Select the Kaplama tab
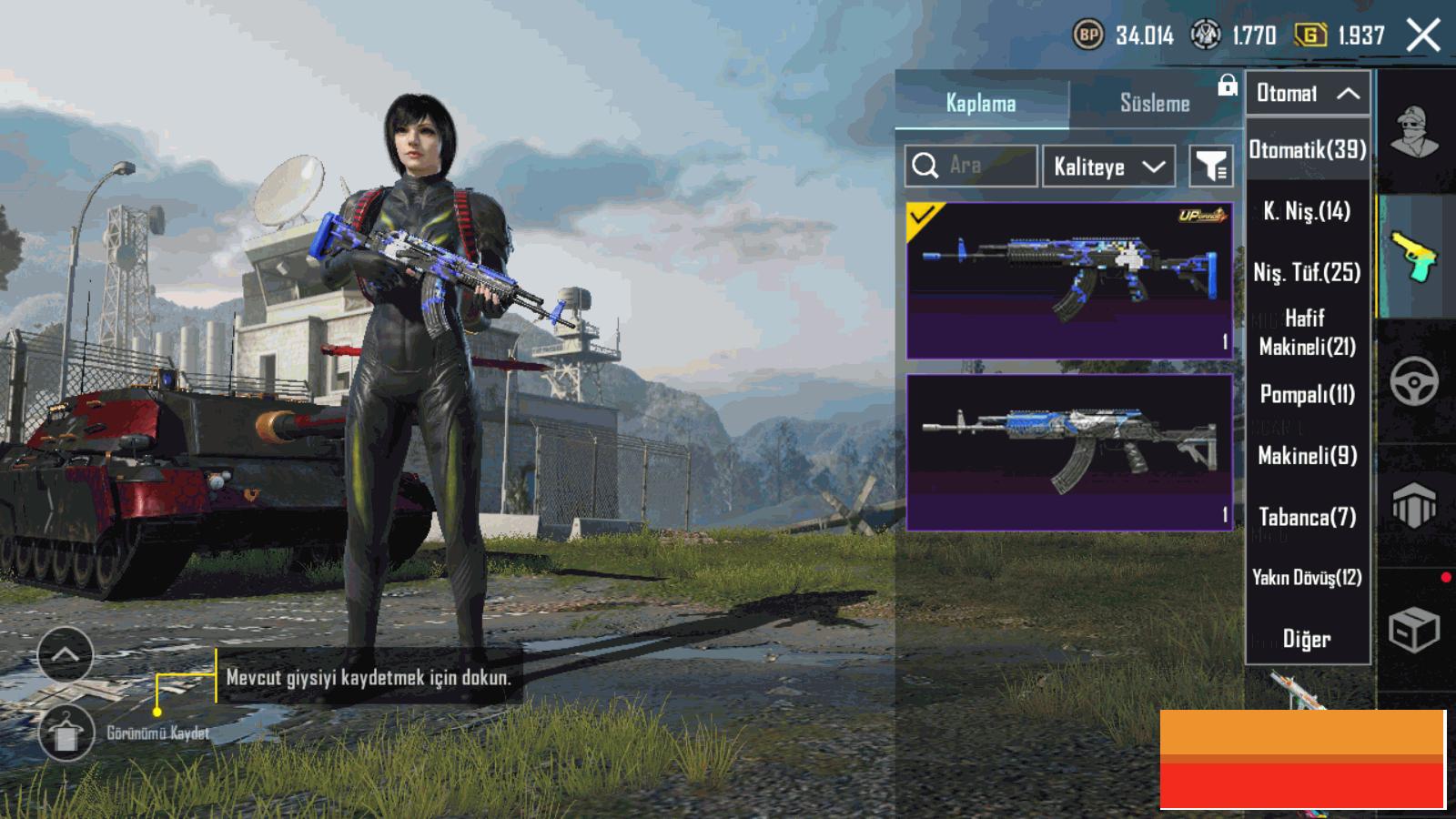Viewport: 1456px width, 819px height. coord(981,104)
